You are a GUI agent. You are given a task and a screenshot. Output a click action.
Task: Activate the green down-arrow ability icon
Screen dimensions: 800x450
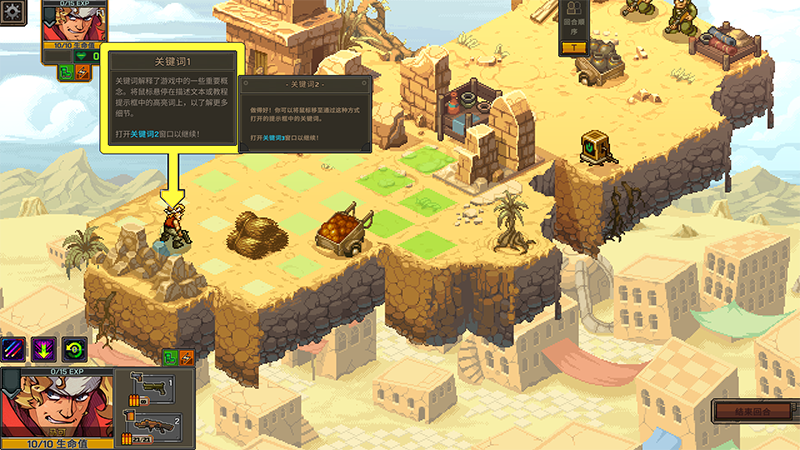coord(44,348)
